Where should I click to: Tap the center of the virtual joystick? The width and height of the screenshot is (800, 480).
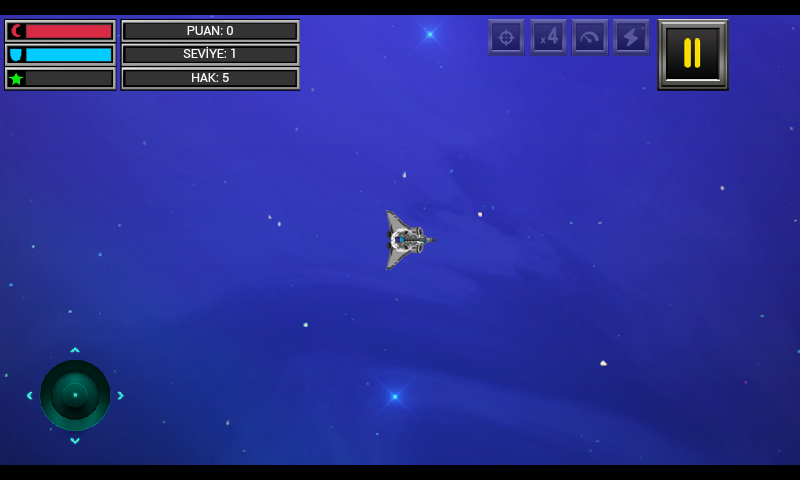tap(75, 395)
